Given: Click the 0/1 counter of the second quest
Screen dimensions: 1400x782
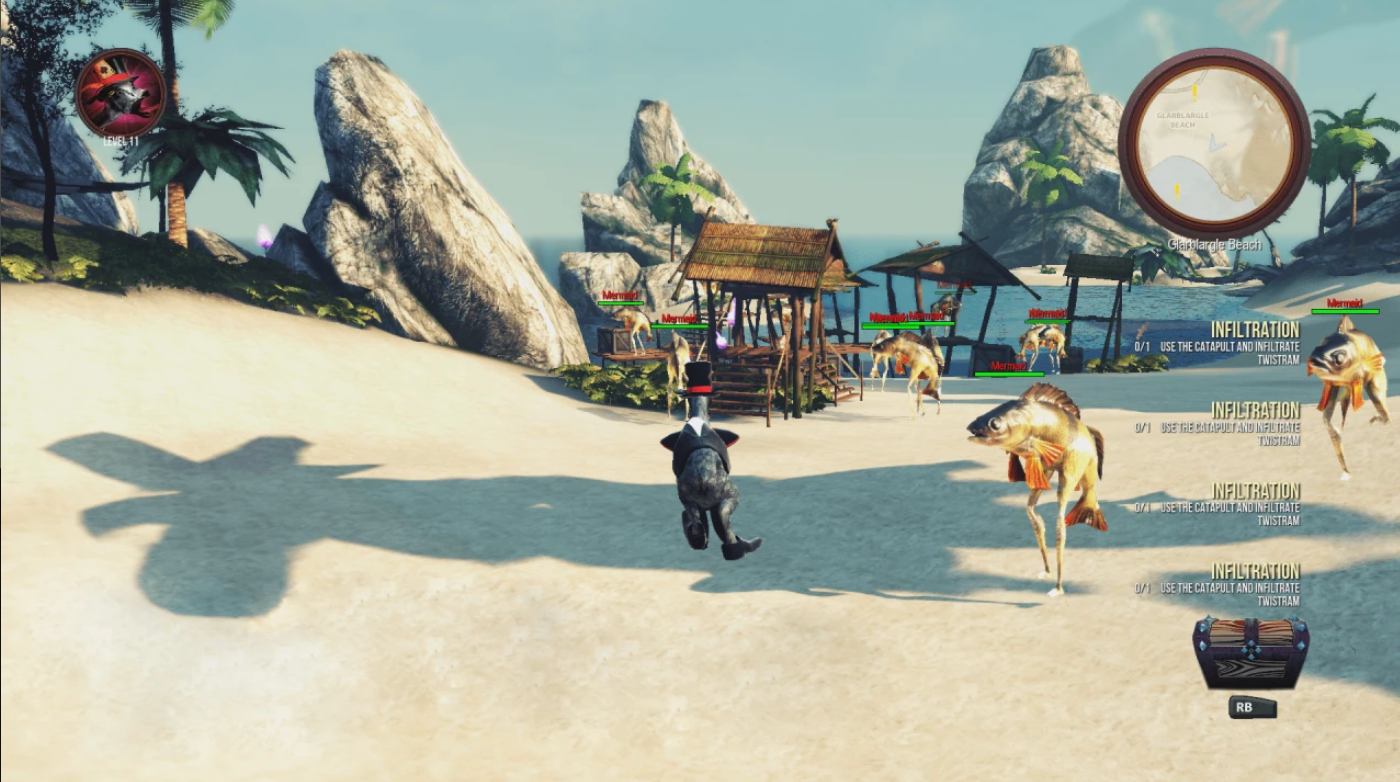Looking at the screenshot, I should click(x=1141, y=425).
